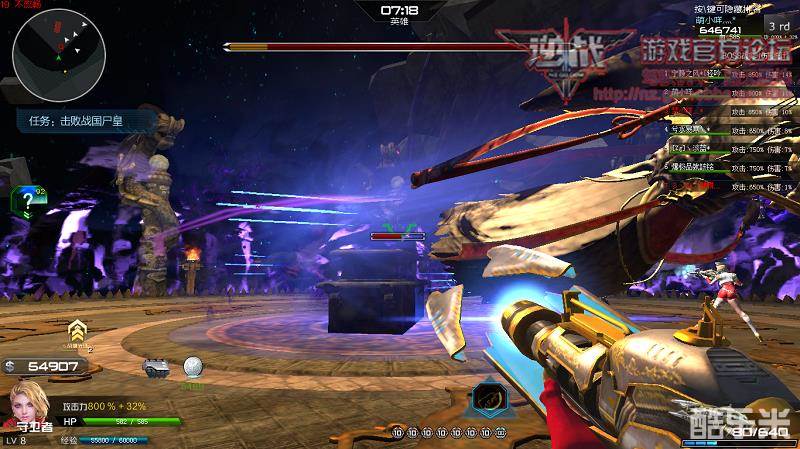The image size is (800, 449).
Task: Select the gold chevron rank-up icon
Action: coord(76,331)
